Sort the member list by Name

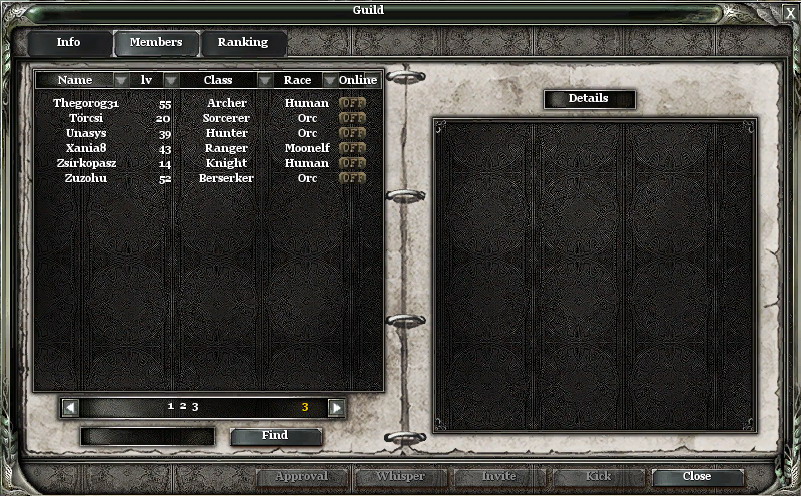(x=75, y=80)
